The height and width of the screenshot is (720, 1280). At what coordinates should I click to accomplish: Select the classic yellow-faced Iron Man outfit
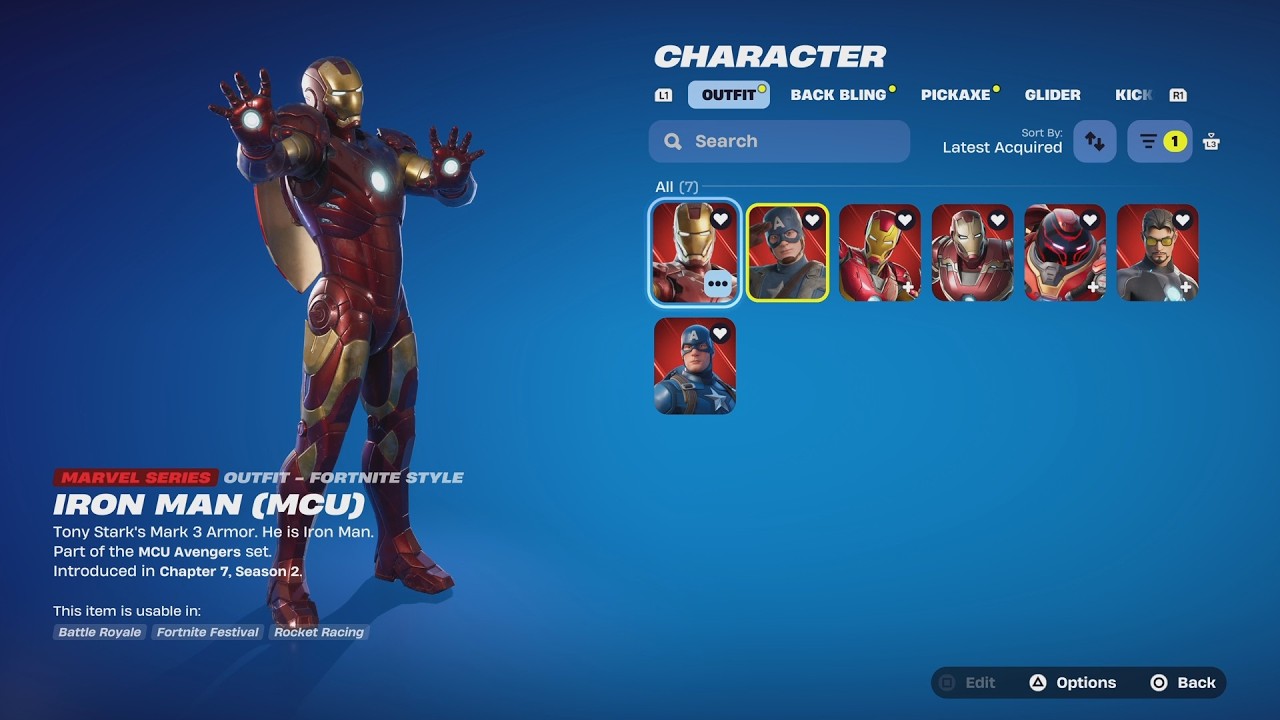(x=879, y=253)
